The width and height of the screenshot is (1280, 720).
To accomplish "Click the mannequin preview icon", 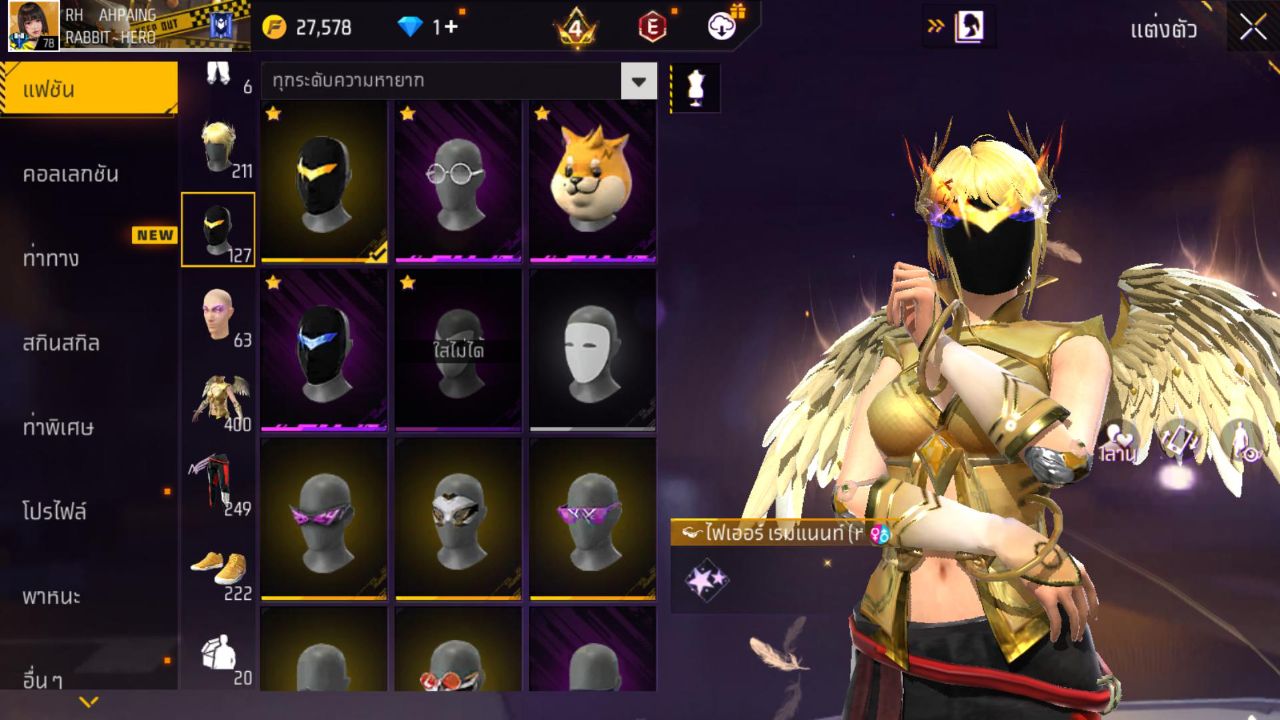I will (x=694, y=88).
